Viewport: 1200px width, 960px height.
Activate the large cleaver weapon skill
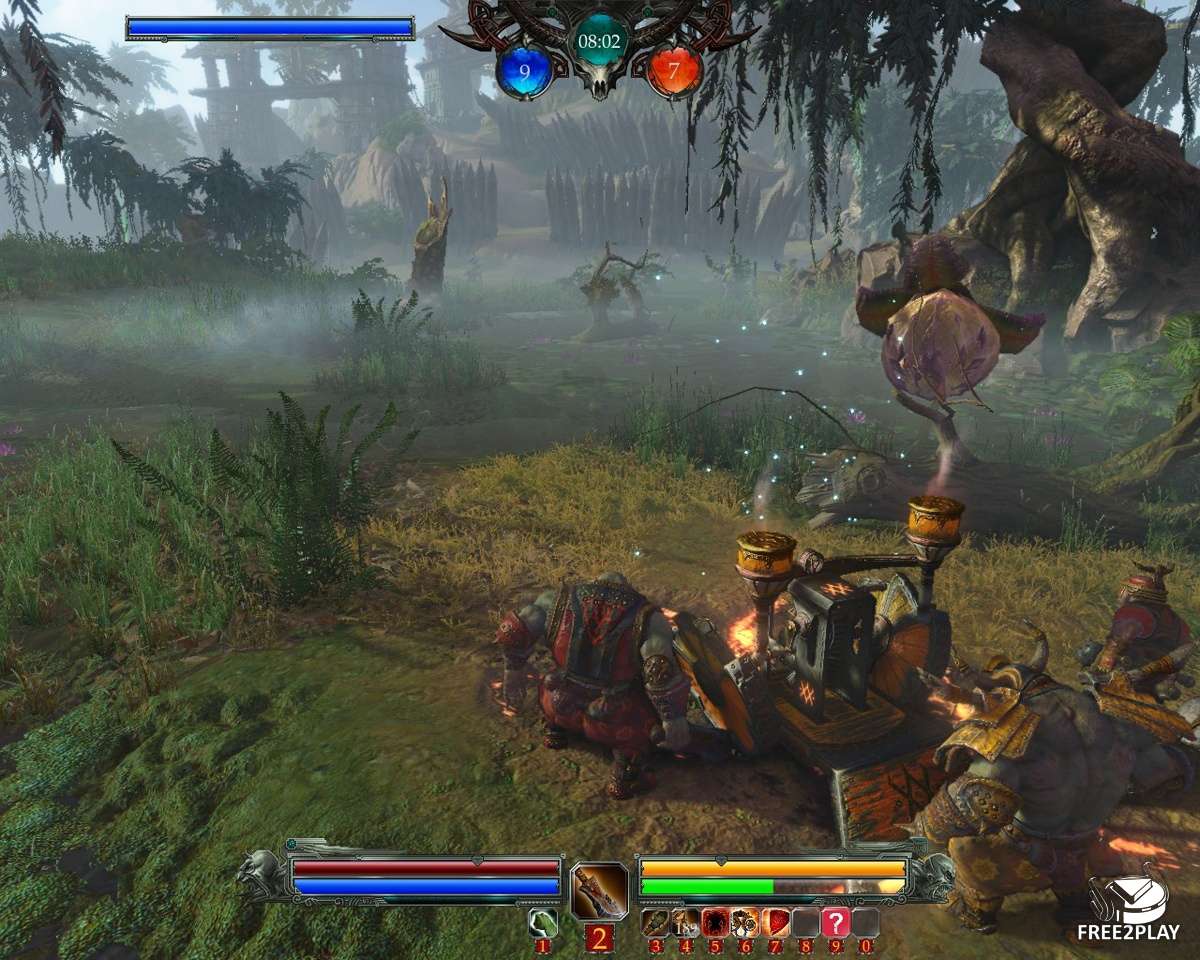tap(599, 890)
